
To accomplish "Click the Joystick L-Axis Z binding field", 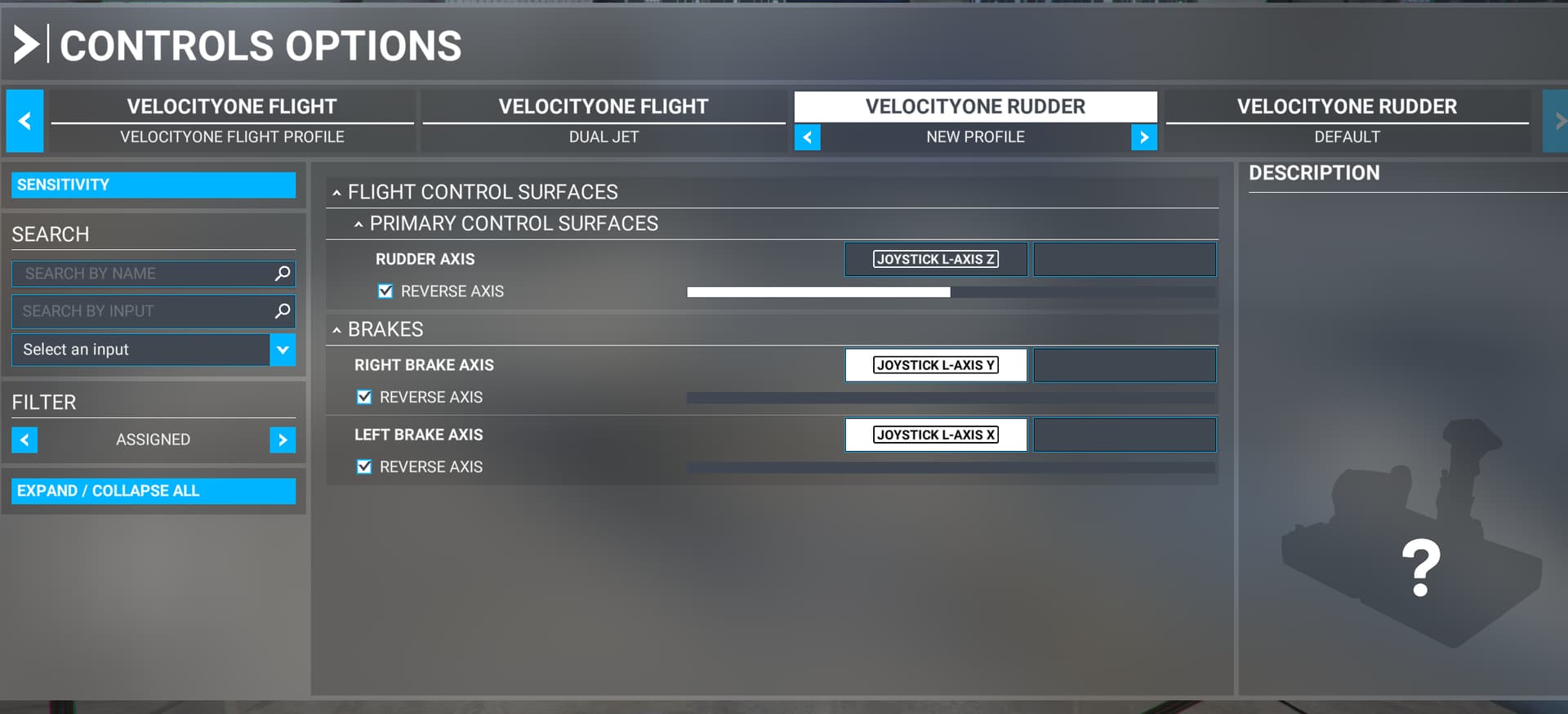I will (936, 259).
